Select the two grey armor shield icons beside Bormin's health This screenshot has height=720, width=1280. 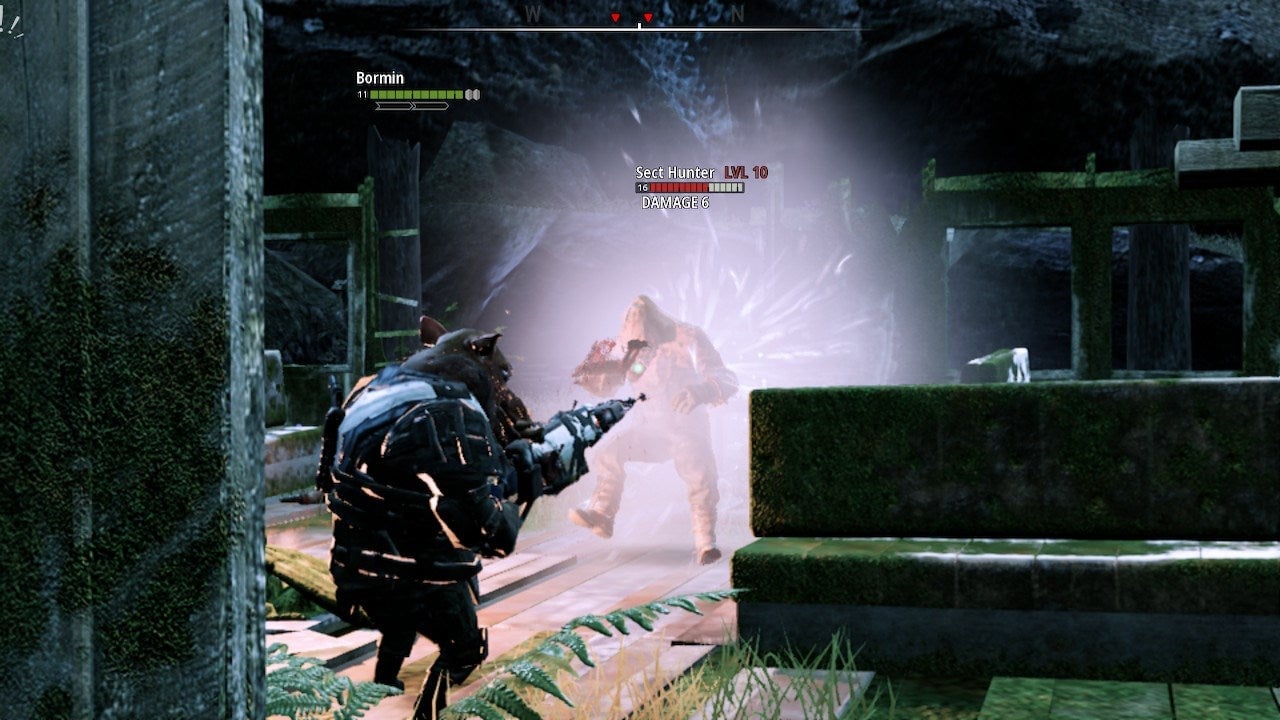coord(473,95)
